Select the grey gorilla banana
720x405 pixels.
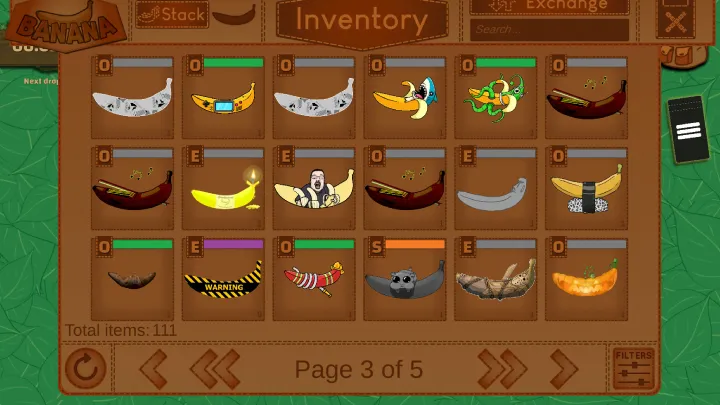pos(405,282)
